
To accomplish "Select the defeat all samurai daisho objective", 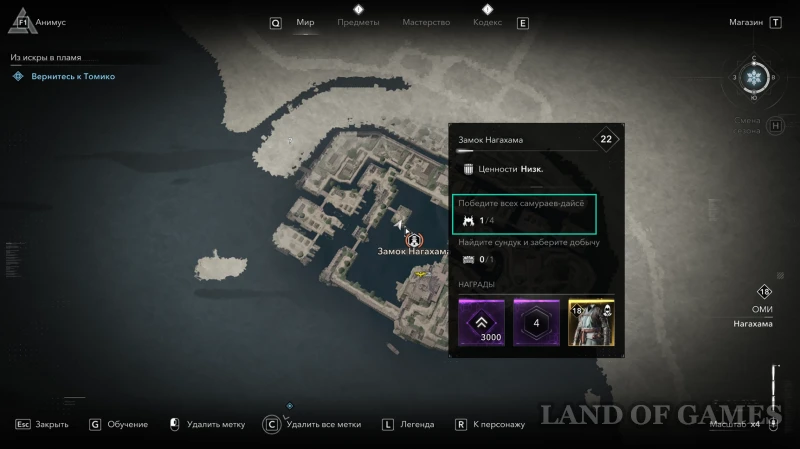I will 524,212.
